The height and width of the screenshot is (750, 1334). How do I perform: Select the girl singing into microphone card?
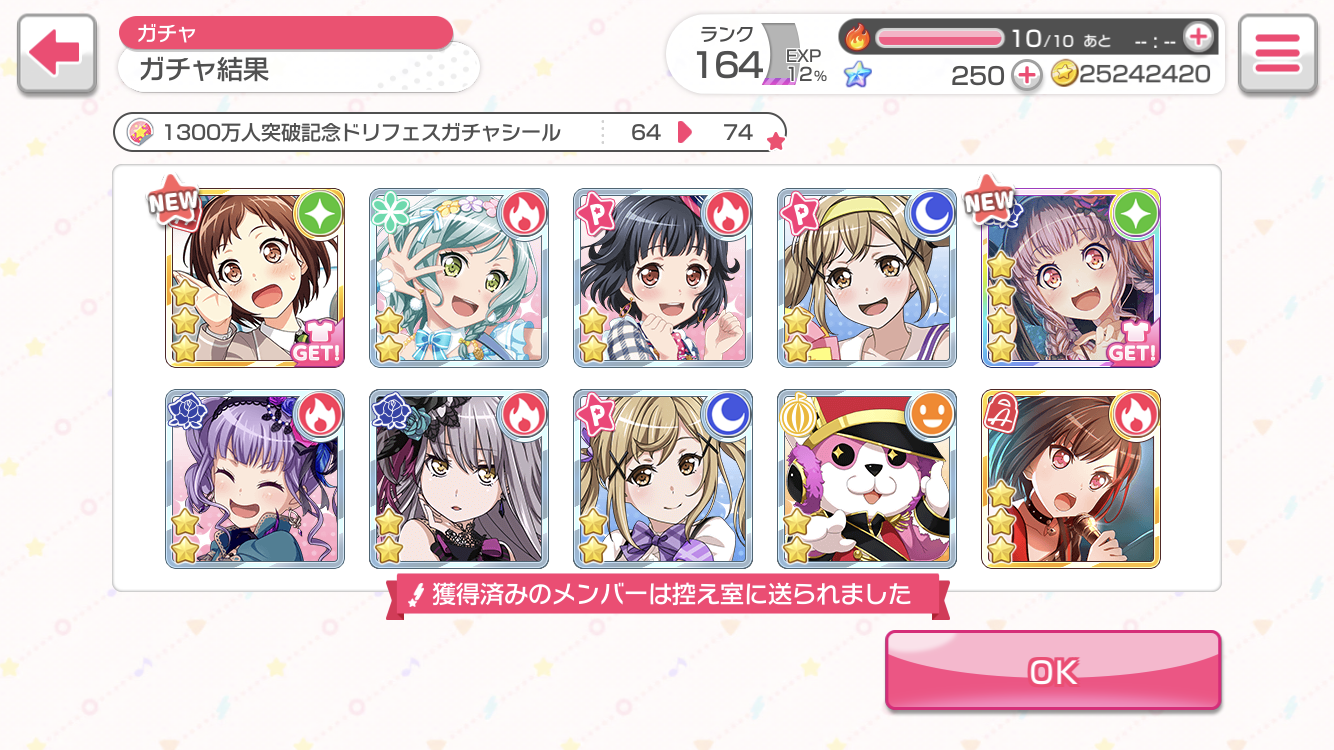1071,479
